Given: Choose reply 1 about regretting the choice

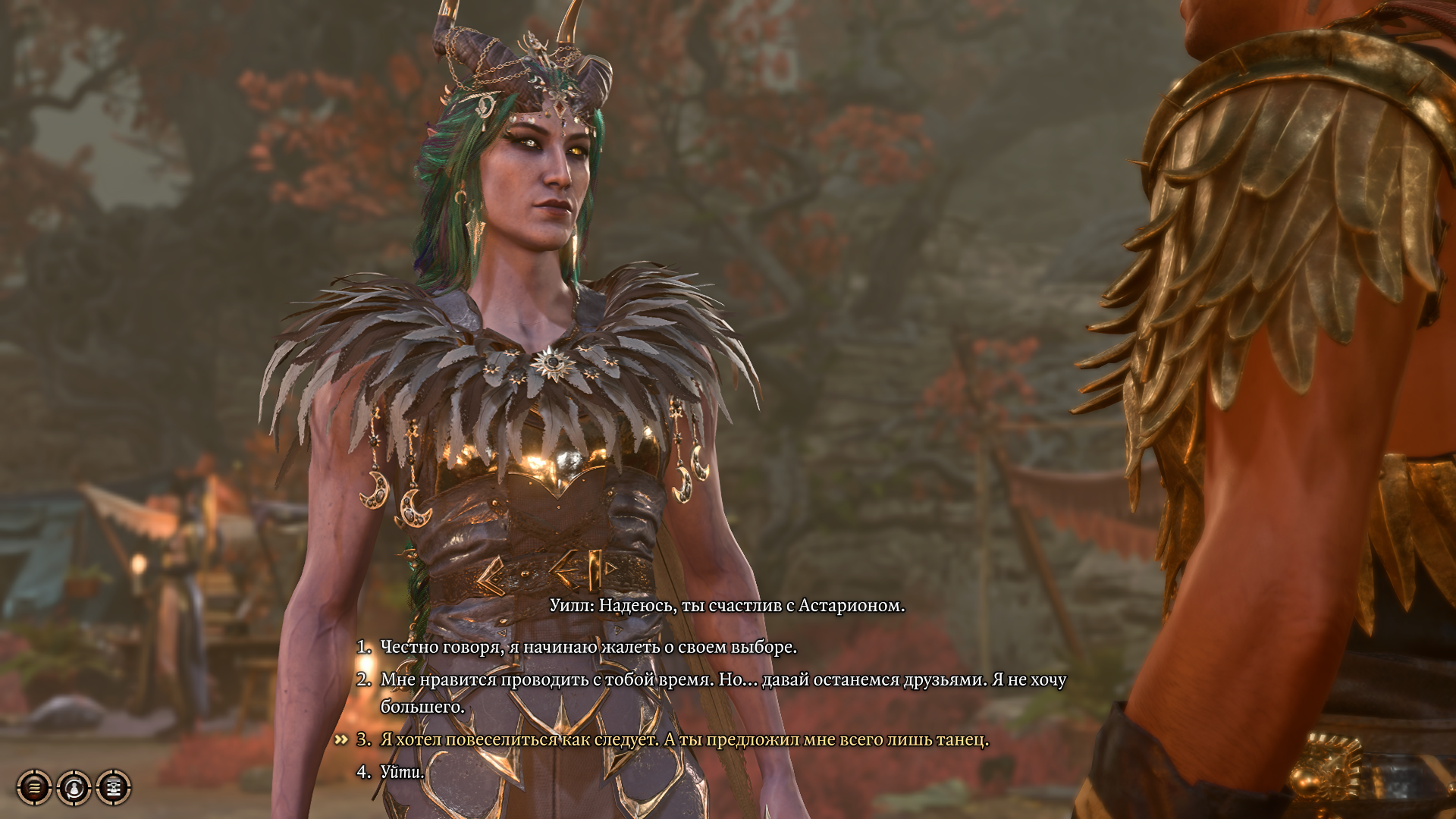Looking at the screenshot, I should (x=588, y=647).
